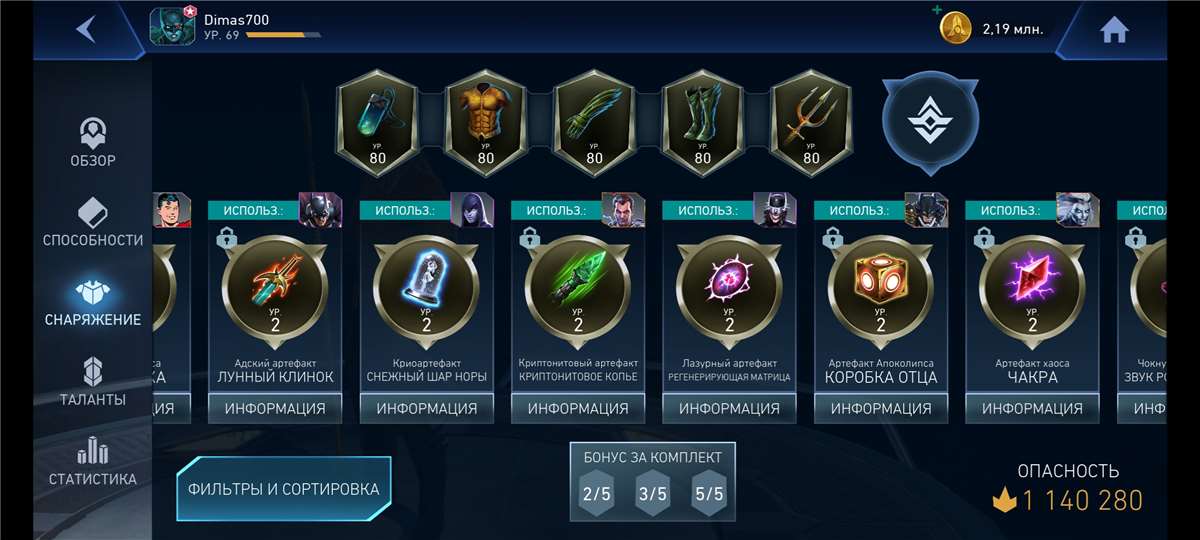Select the equipped orange chest armor slot
Image resolution: width=1200 pixels, height=540 pixels.
click(x=485, y=122)
